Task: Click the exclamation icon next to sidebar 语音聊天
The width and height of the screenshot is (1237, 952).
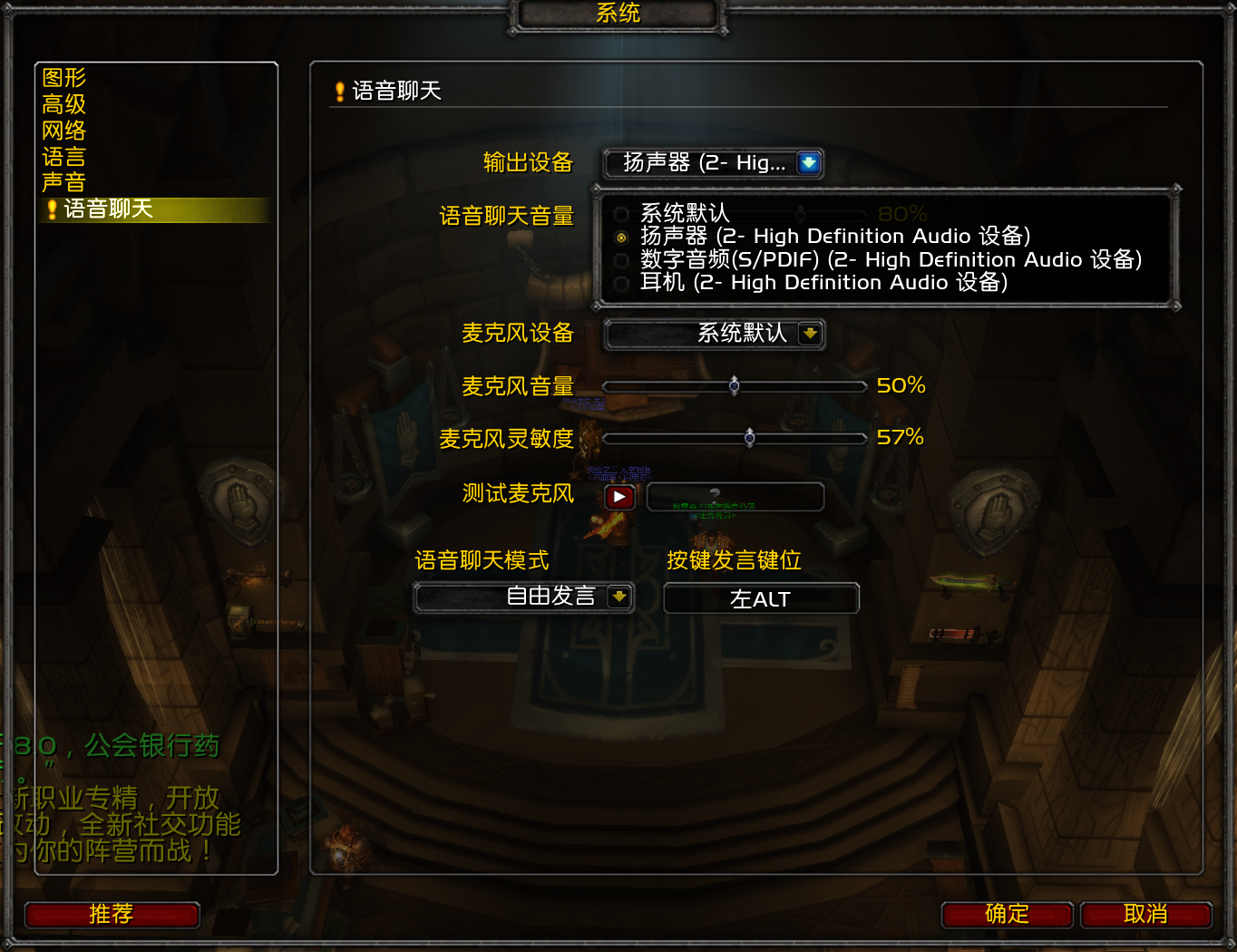Action: coord(52,209)
